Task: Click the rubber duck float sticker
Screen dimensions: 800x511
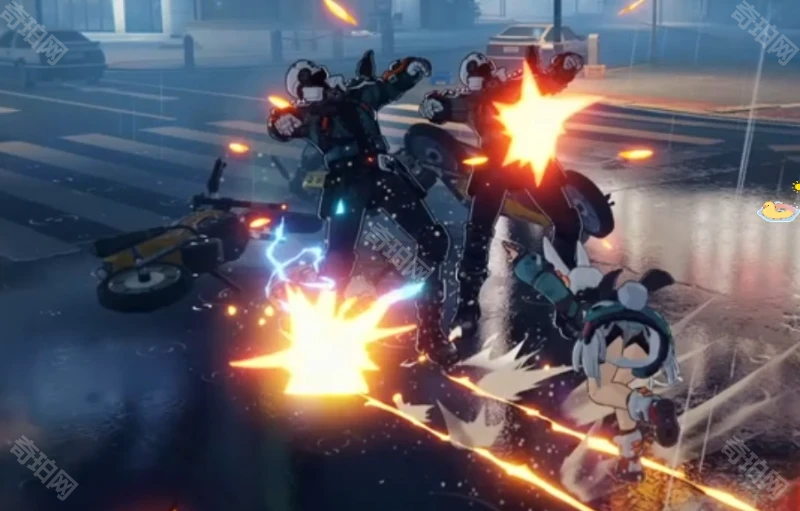Action: 777,210
